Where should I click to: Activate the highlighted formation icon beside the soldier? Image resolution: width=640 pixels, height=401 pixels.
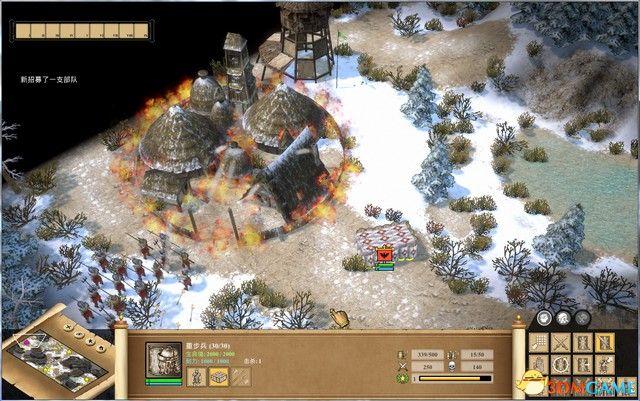pyautogui.click(x=219, y=377)
